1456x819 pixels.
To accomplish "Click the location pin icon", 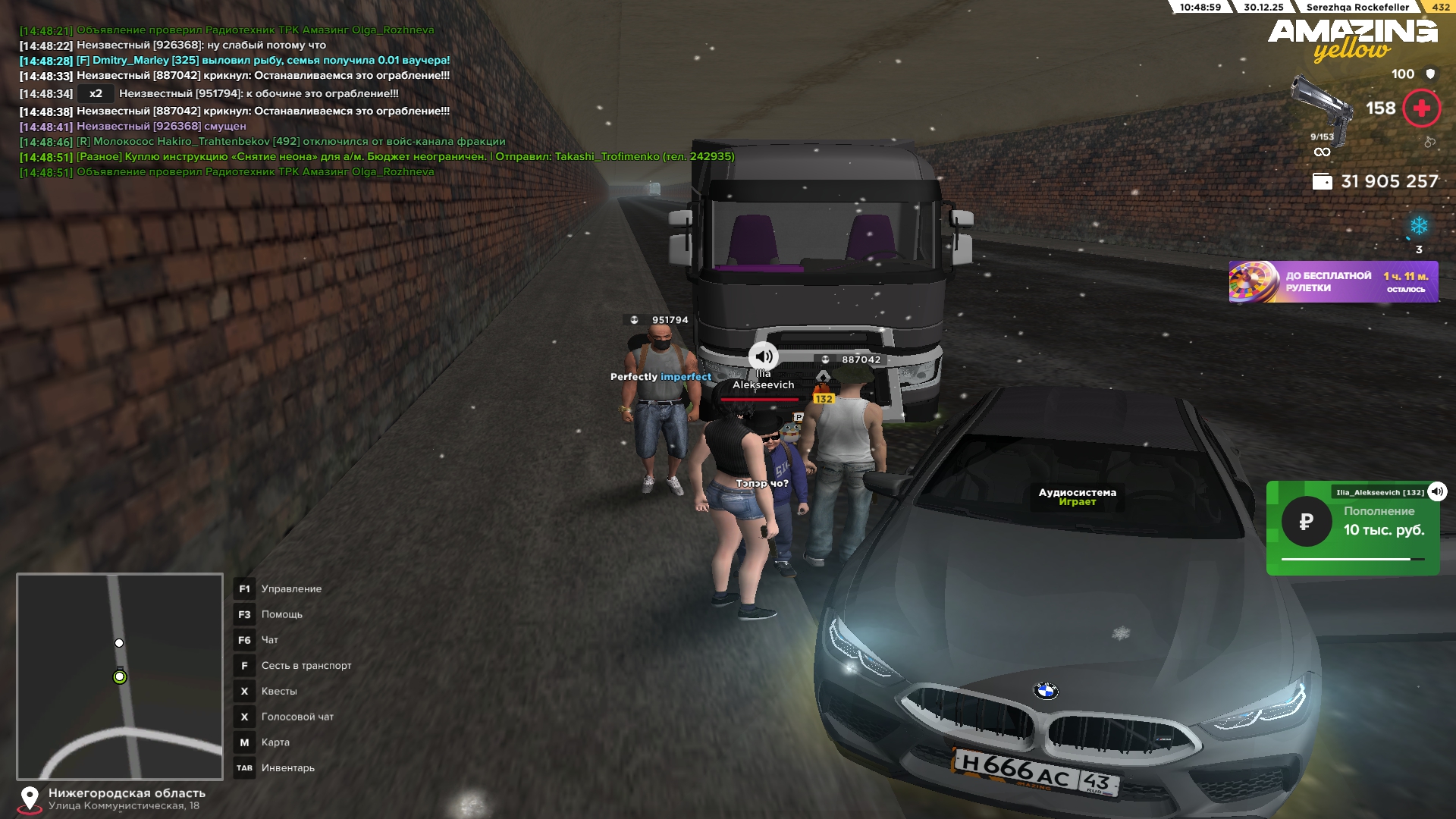I will coord(30,798).
